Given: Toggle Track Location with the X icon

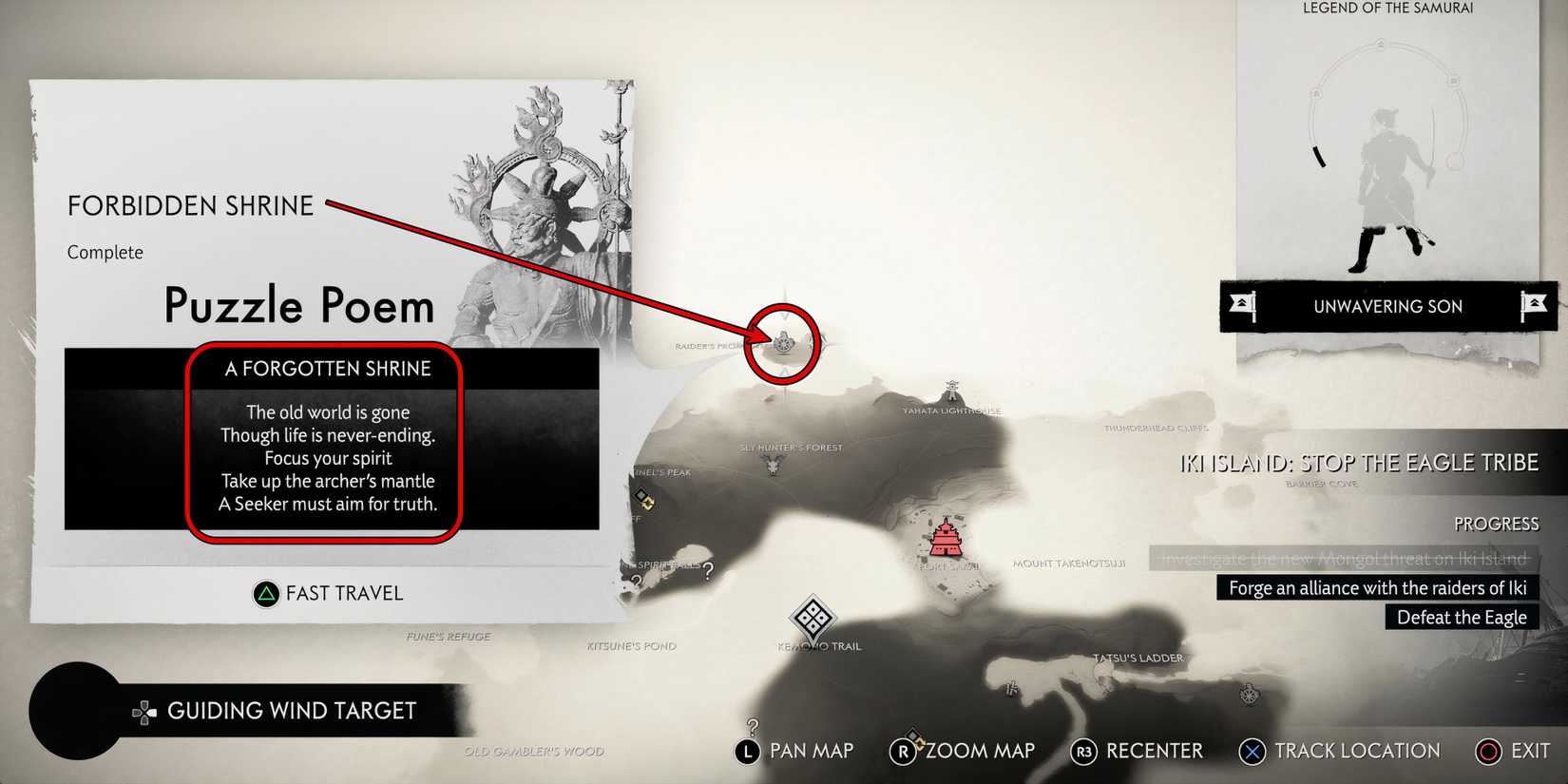Looking at the screenshot, I should 1252,751.
